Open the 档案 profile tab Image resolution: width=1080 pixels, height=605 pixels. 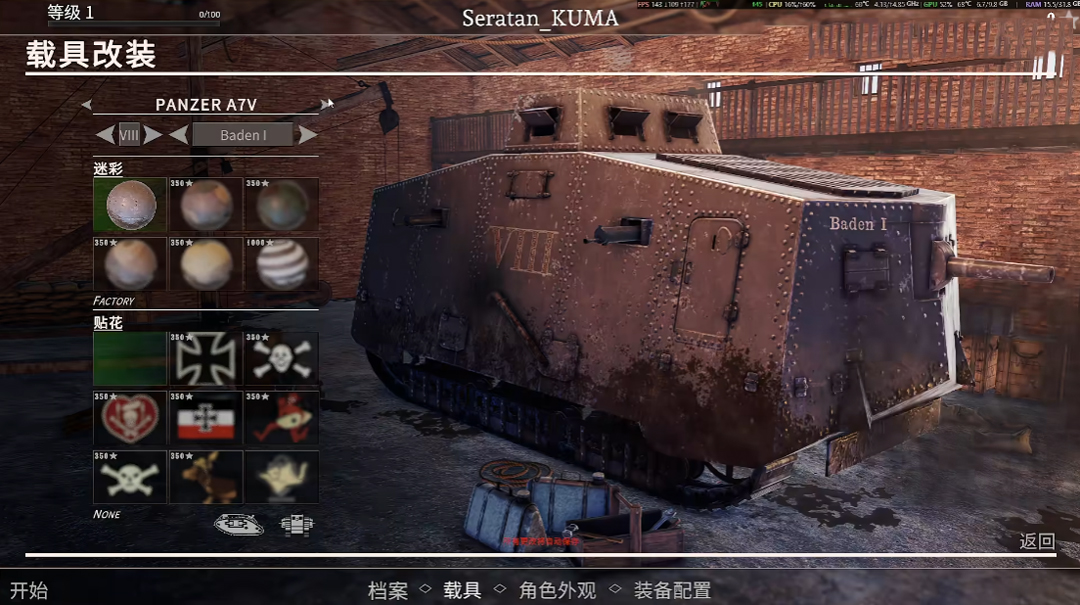[x=388, y=591]
